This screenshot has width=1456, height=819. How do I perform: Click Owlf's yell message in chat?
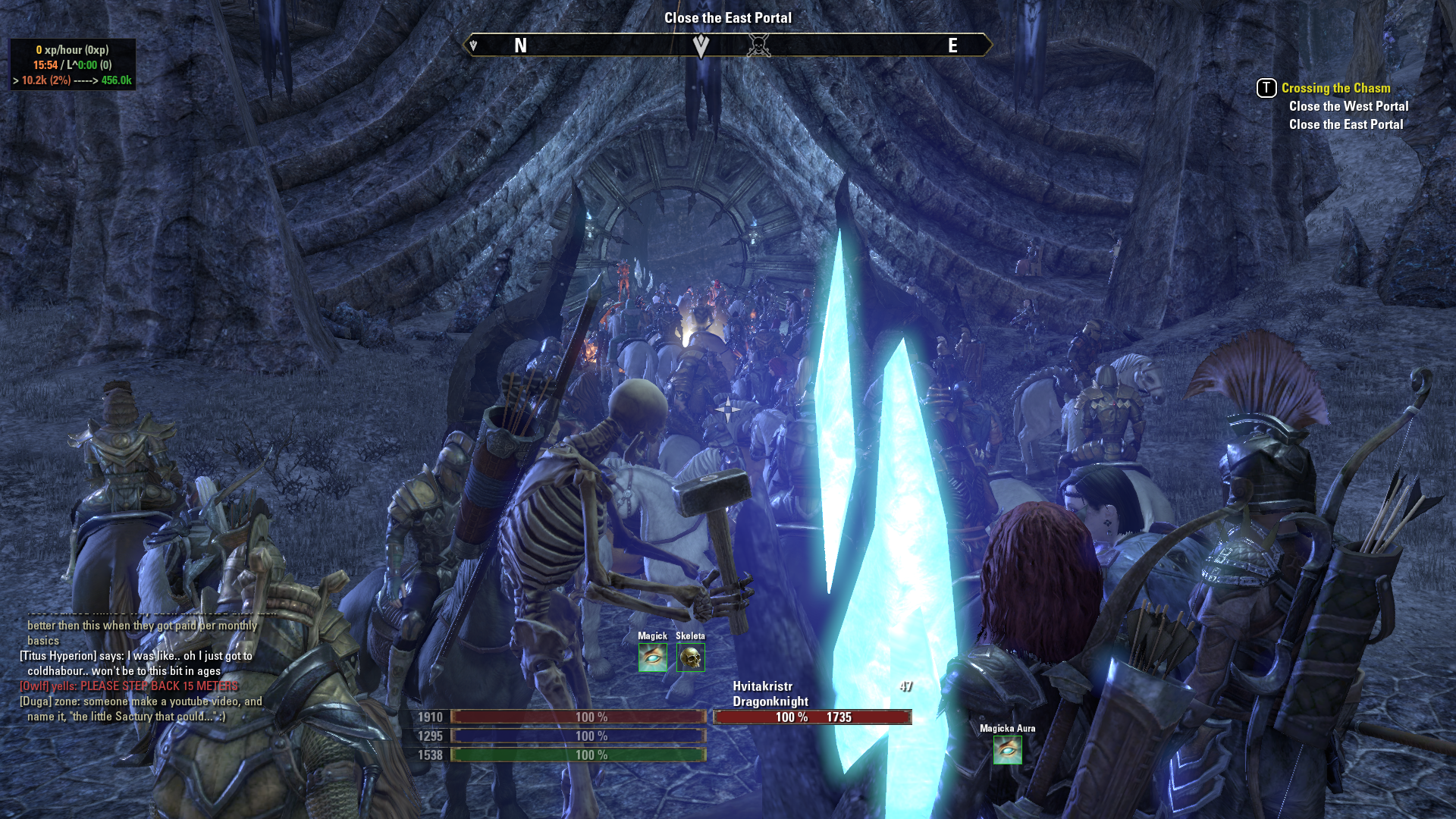coord(129,686)
